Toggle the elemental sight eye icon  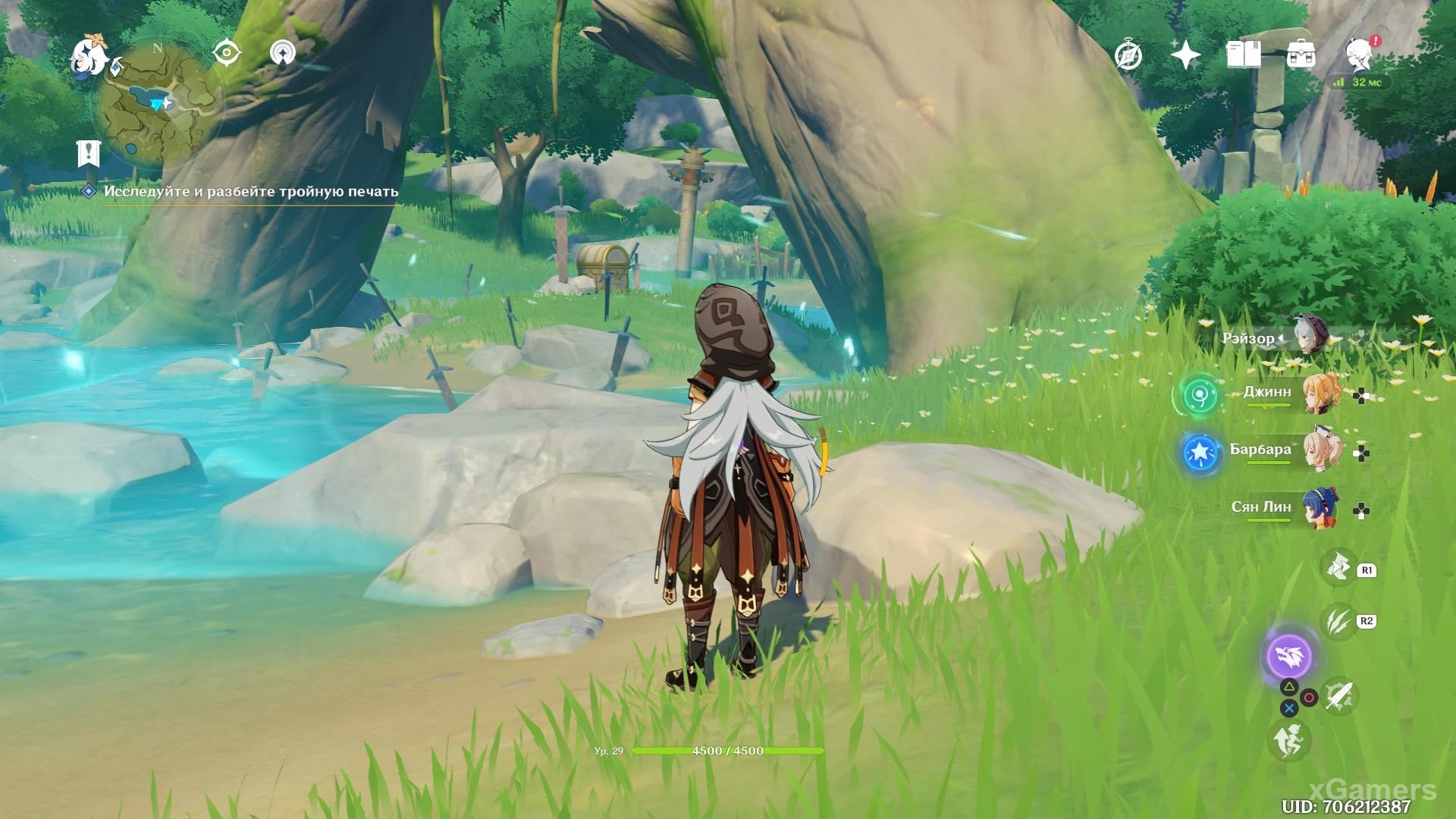[226, 53]
